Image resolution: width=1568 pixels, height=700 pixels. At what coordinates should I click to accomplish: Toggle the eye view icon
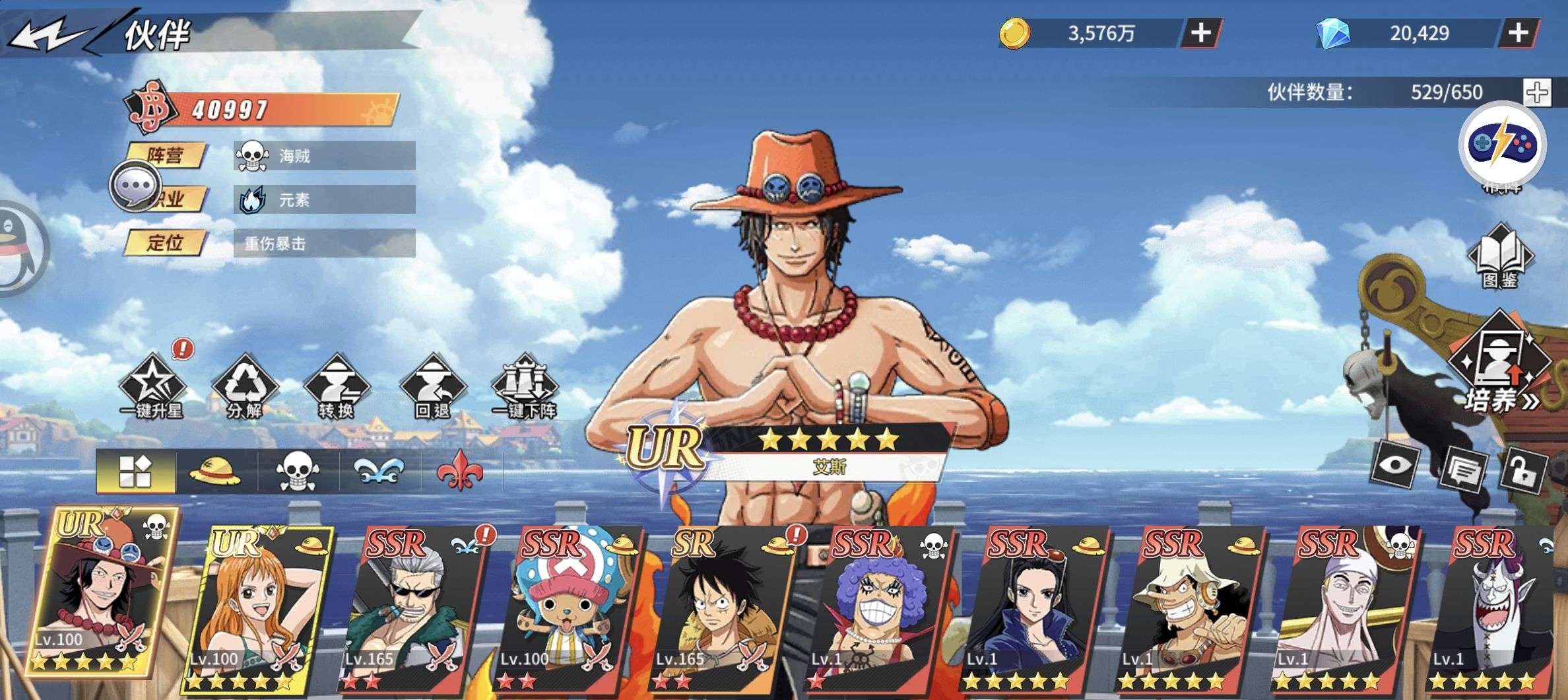point(1396,465)
